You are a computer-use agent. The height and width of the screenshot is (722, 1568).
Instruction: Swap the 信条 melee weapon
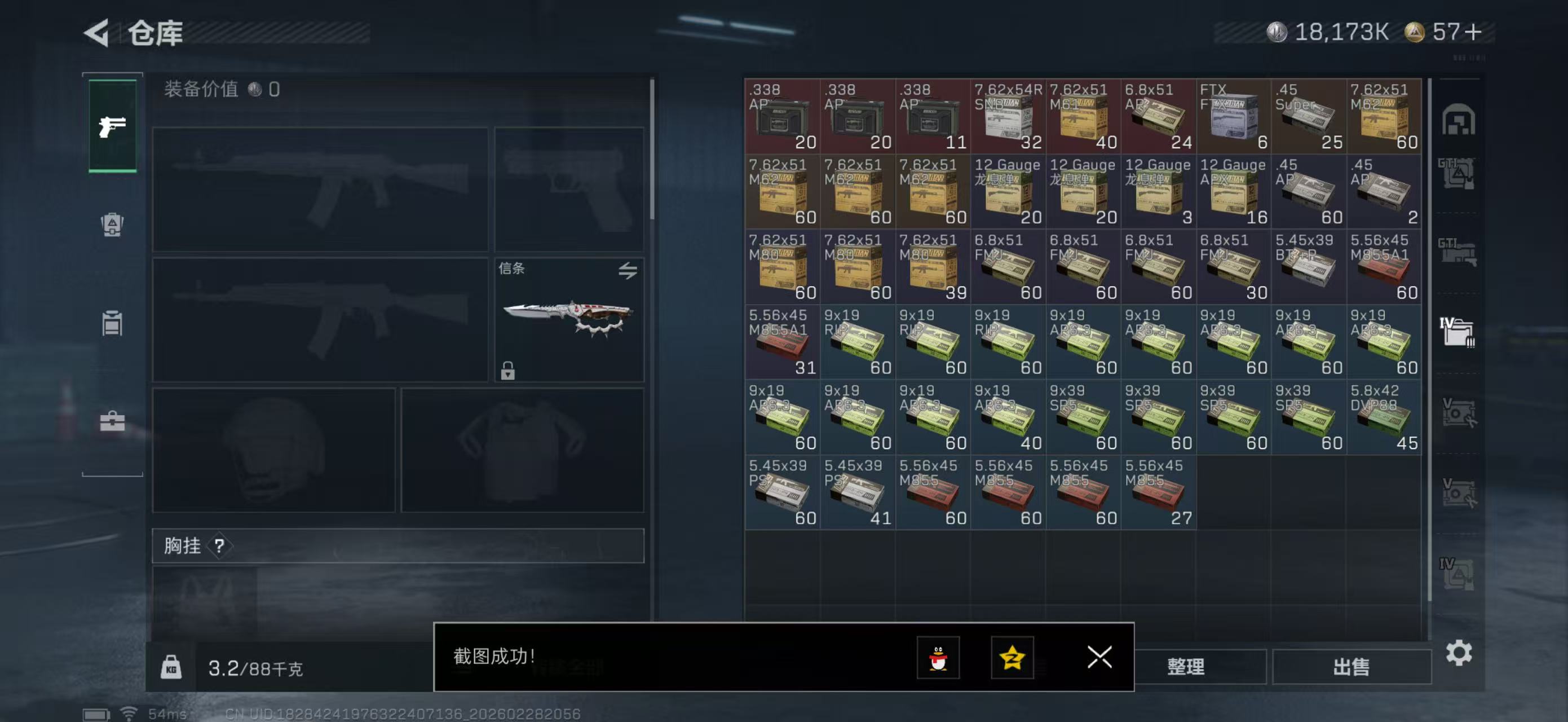point(628,270)
